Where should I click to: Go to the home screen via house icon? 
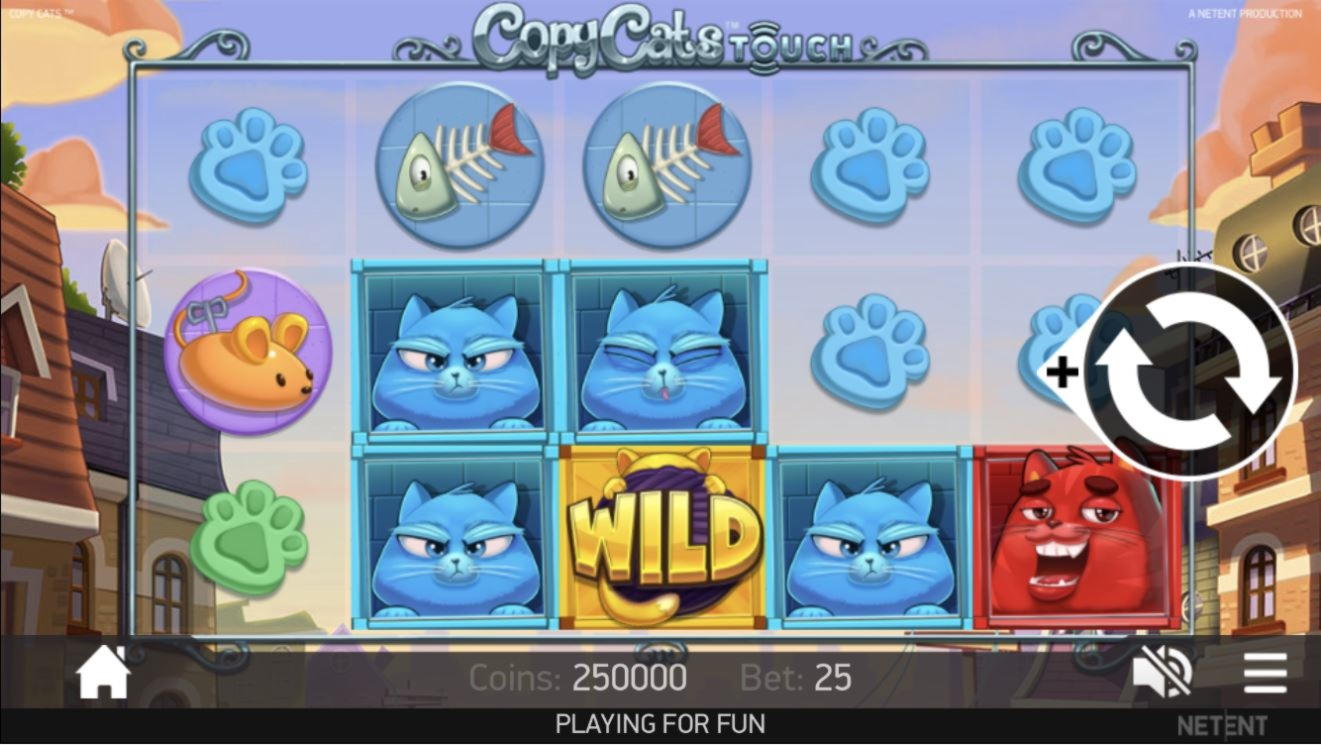click(104, 674)
